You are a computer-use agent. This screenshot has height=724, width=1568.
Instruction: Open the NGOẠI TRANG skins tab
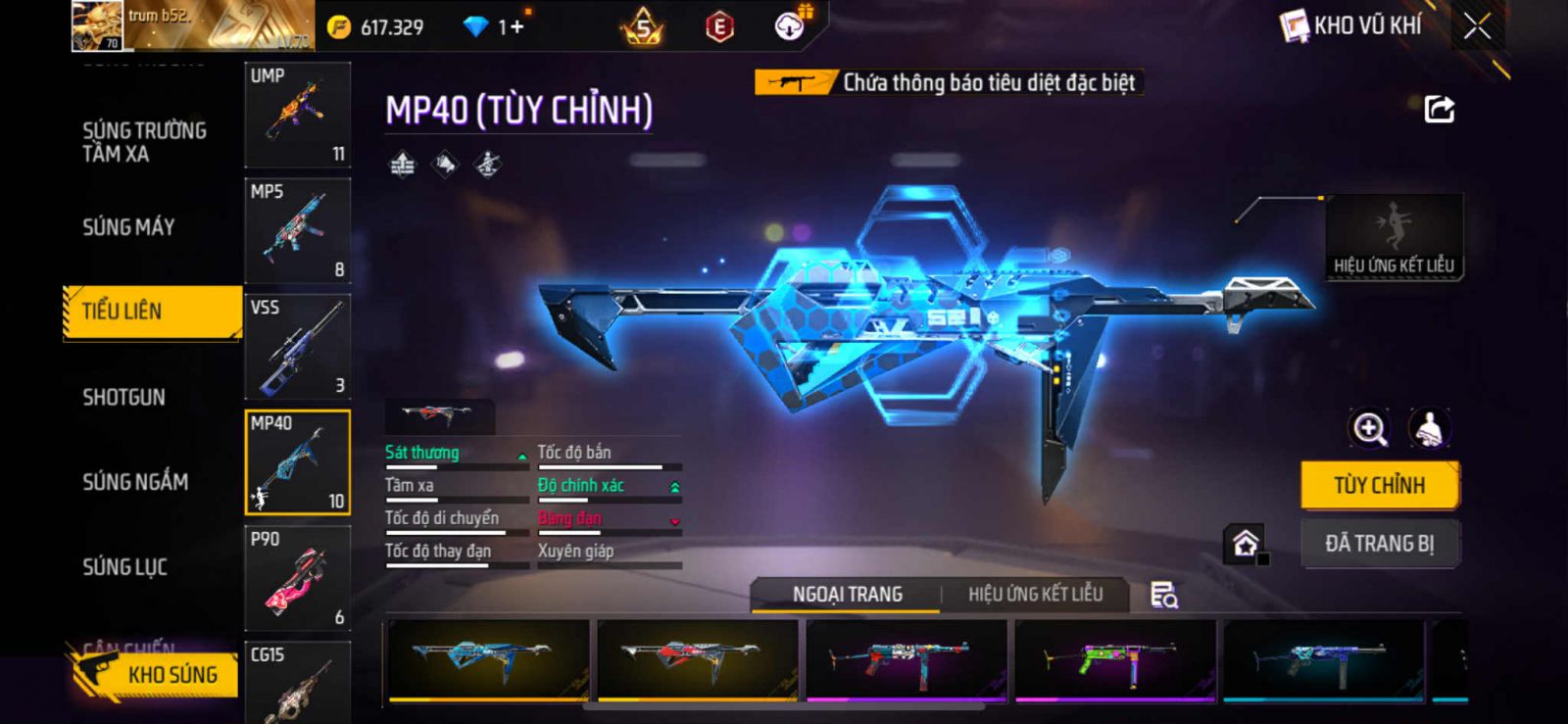tap(847, 594)
